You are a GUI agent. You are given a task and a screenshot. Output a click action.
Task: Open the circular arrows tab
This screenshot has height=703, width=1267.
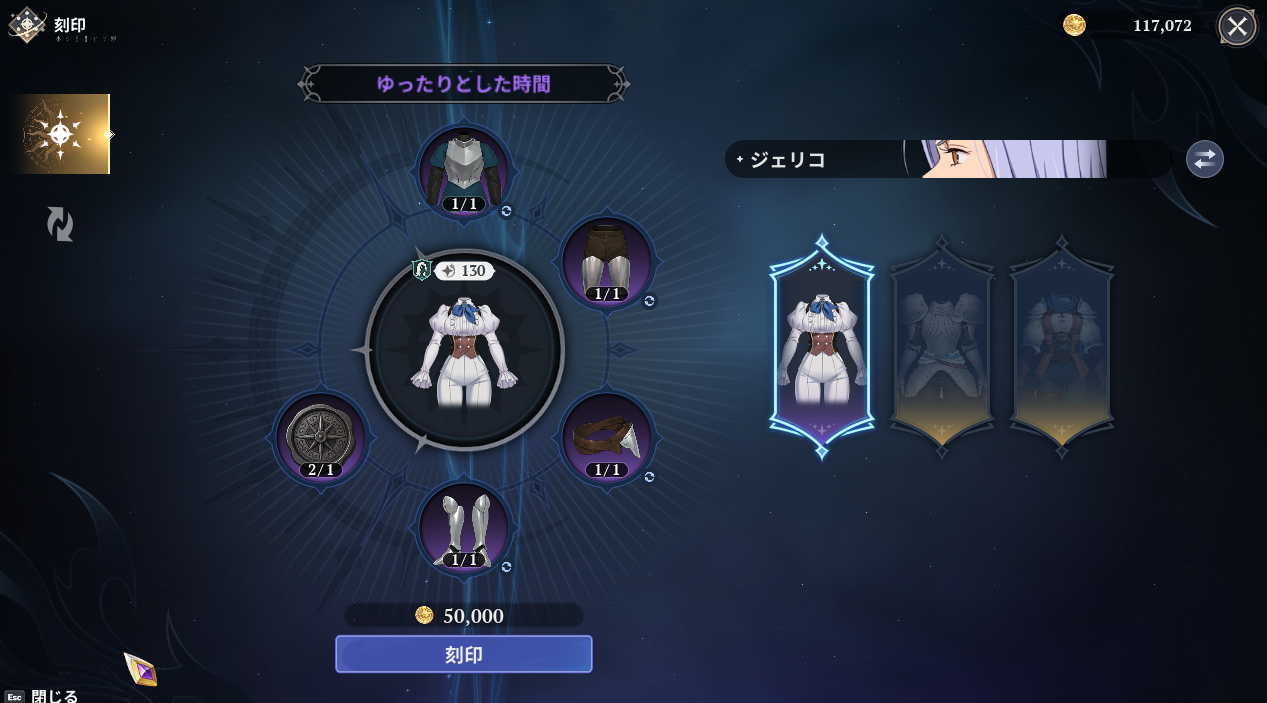pyautogui.click(x=60, y=224)
